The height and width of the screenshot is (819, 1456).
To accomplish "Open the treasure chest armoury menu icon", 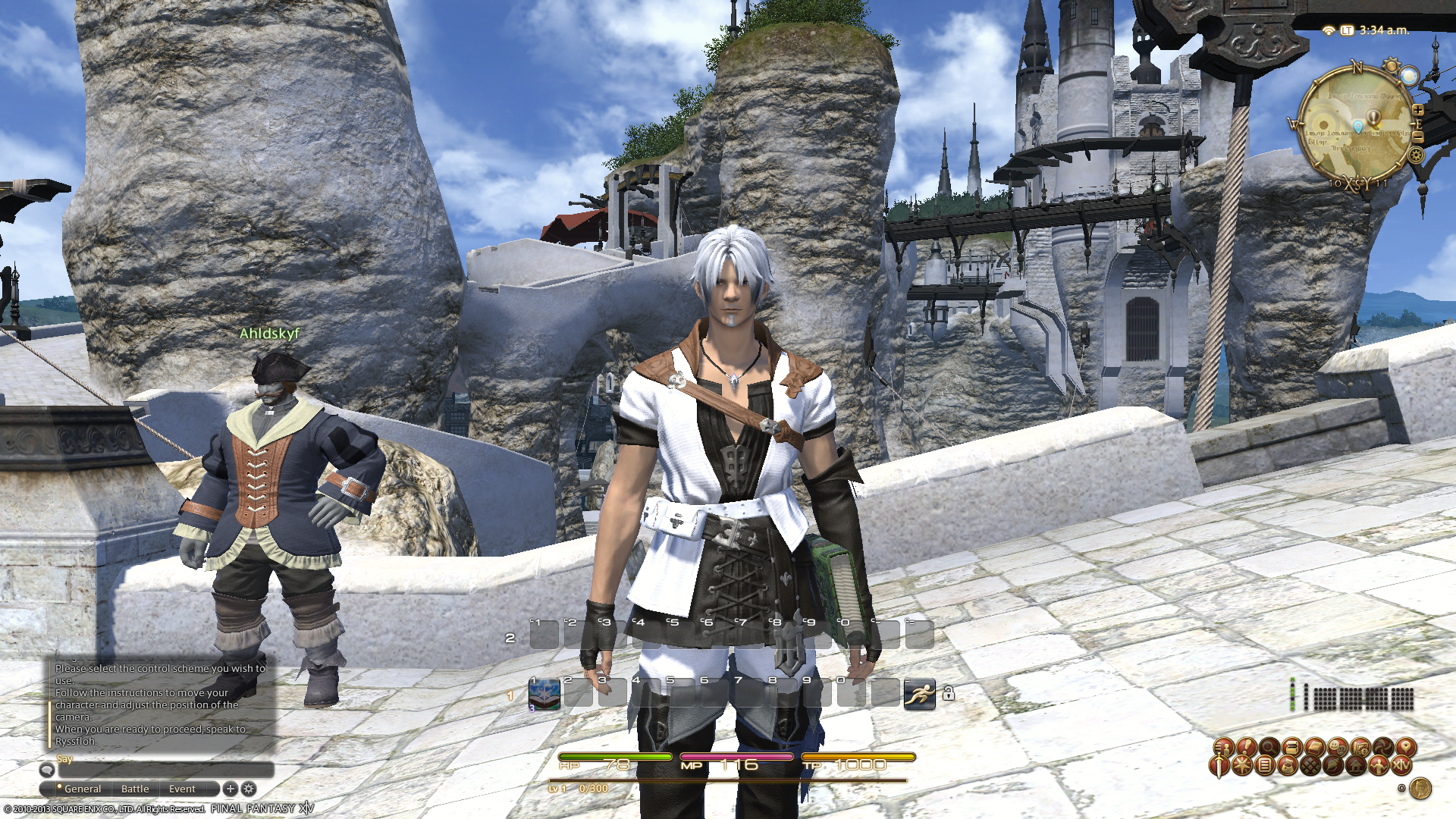I will coord(1291,747).
